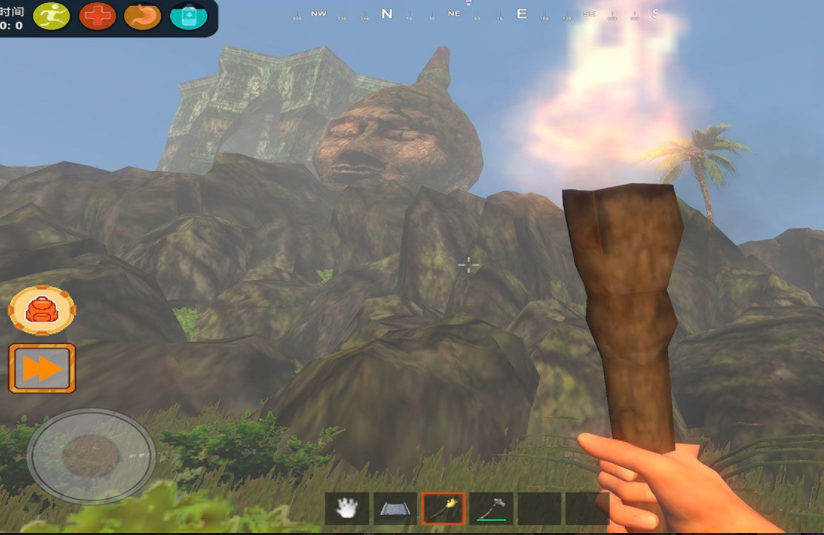
Task: Select the highlighted torch slot
Action: click(x=443, y=509)
